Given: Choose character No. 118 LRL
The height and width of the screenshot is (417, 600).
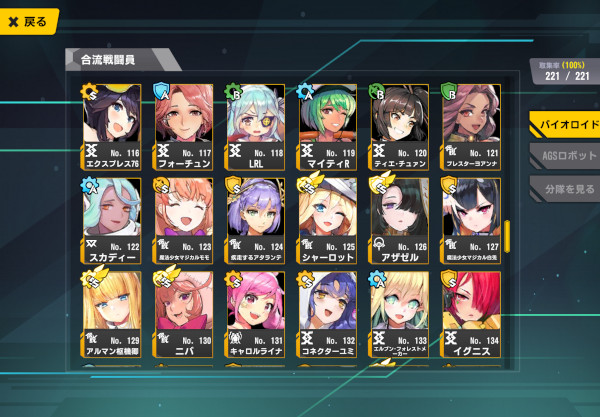Looking at the screenshot, I should [260, 126].
